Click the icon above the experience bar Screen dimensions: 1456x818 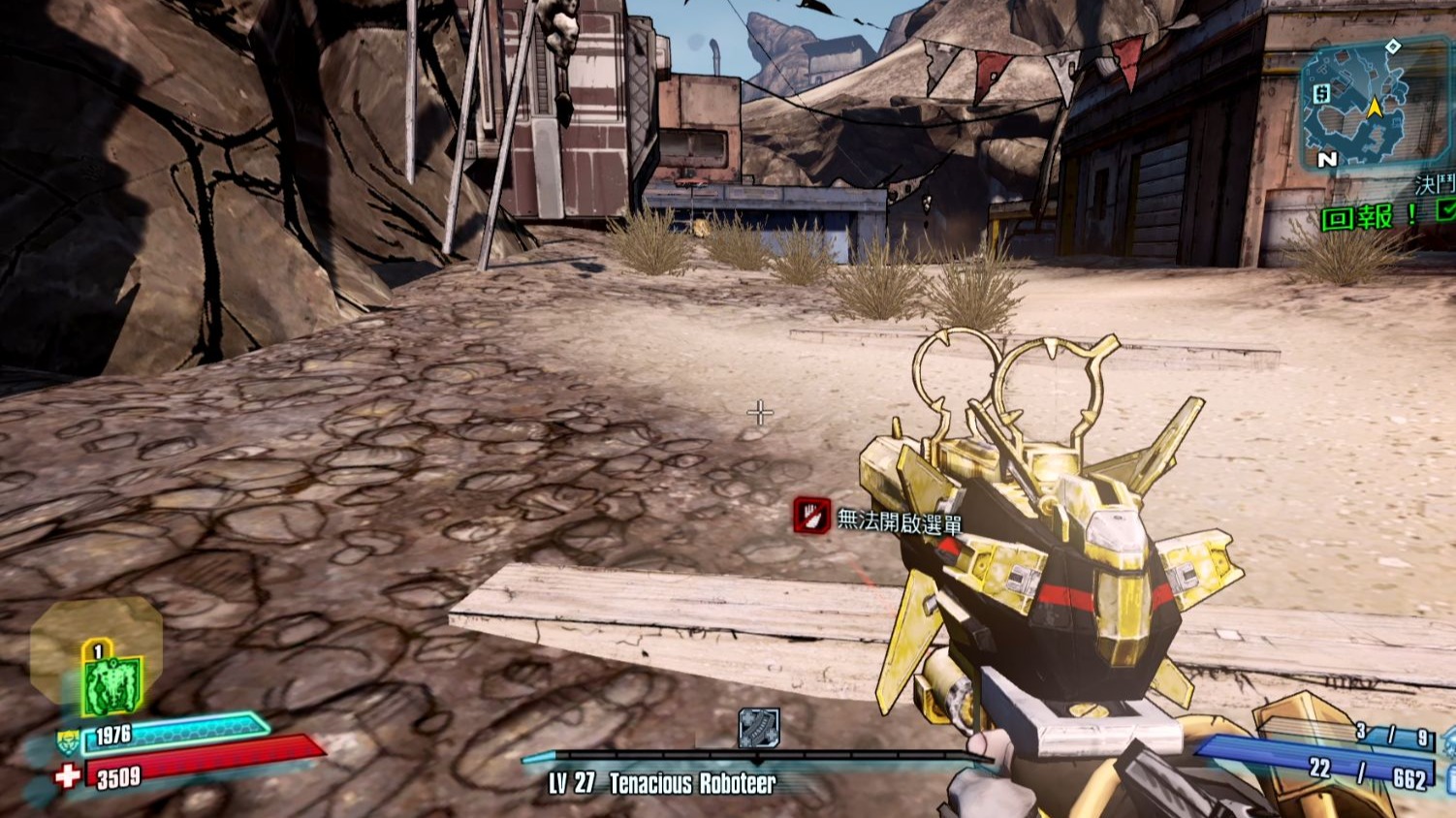[x=759, y=728]
